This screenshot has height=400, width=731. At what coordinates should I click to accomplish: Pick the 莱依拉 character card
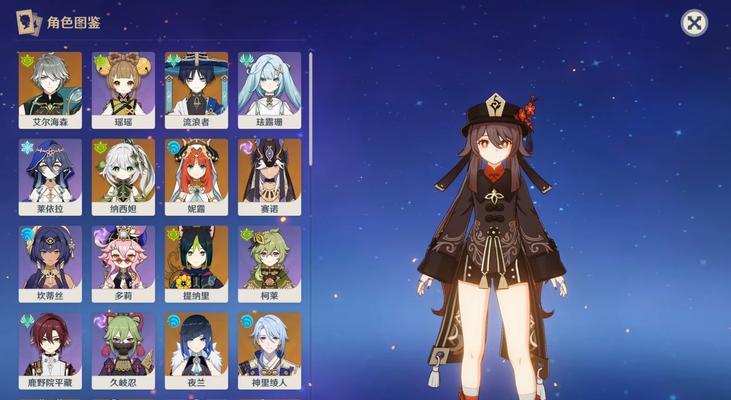click(49, 175)
